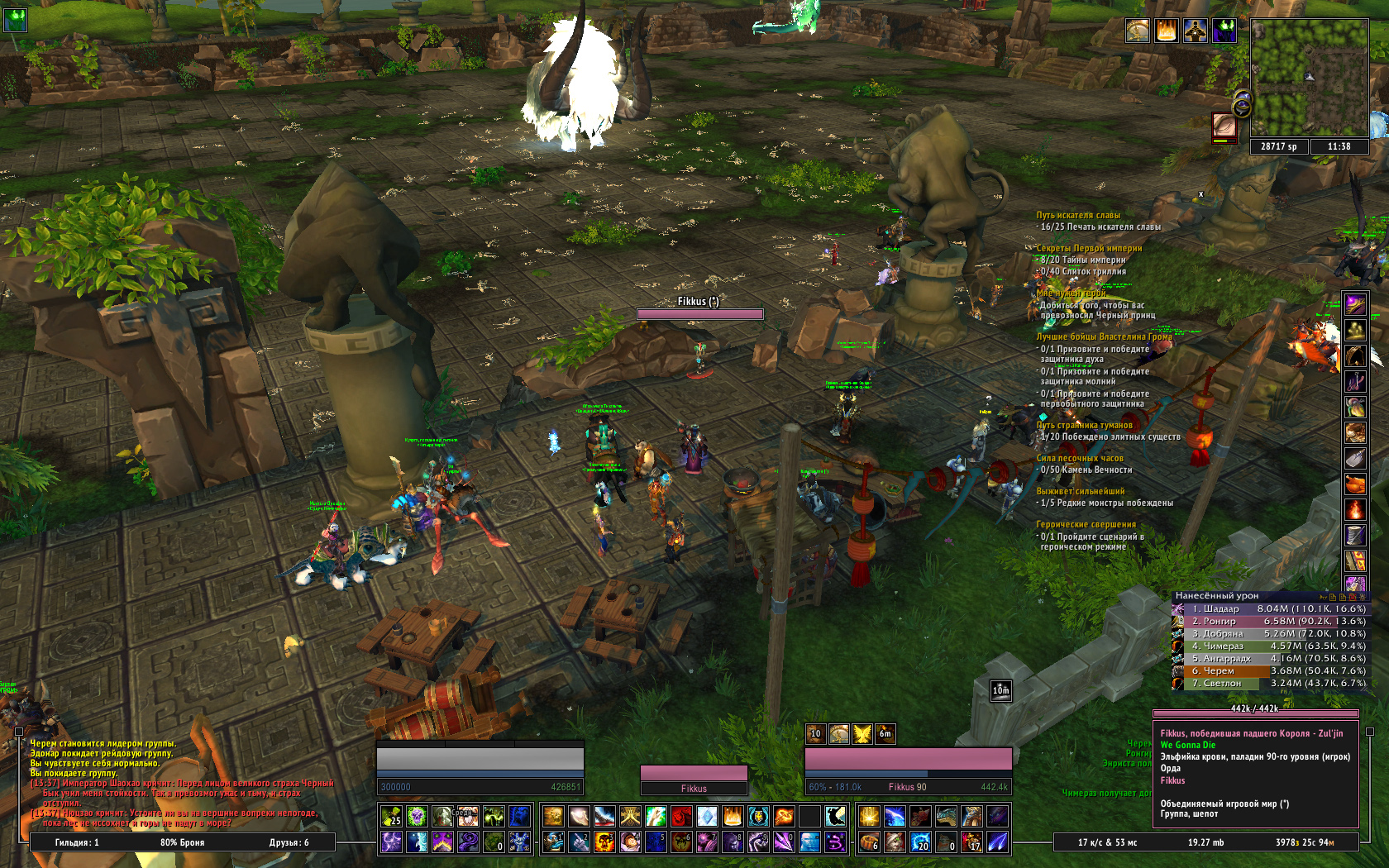1389x868 pixels.
Task: Use the golden wings buff icon above the target frame
Action: click(862, 733)
